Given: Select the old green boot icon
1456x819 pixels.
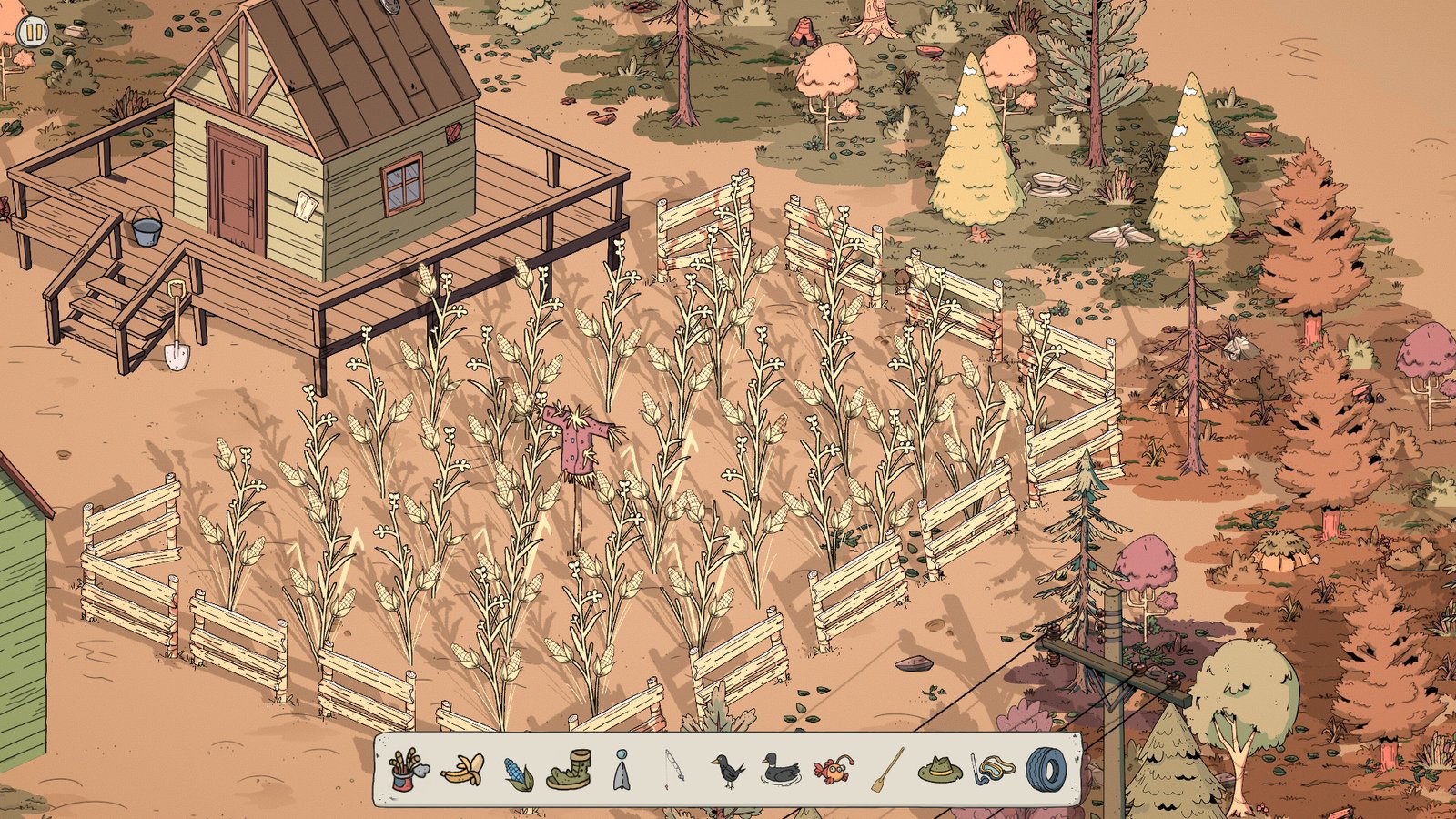Looking at the screenshot, I should (x=569, y=770).
